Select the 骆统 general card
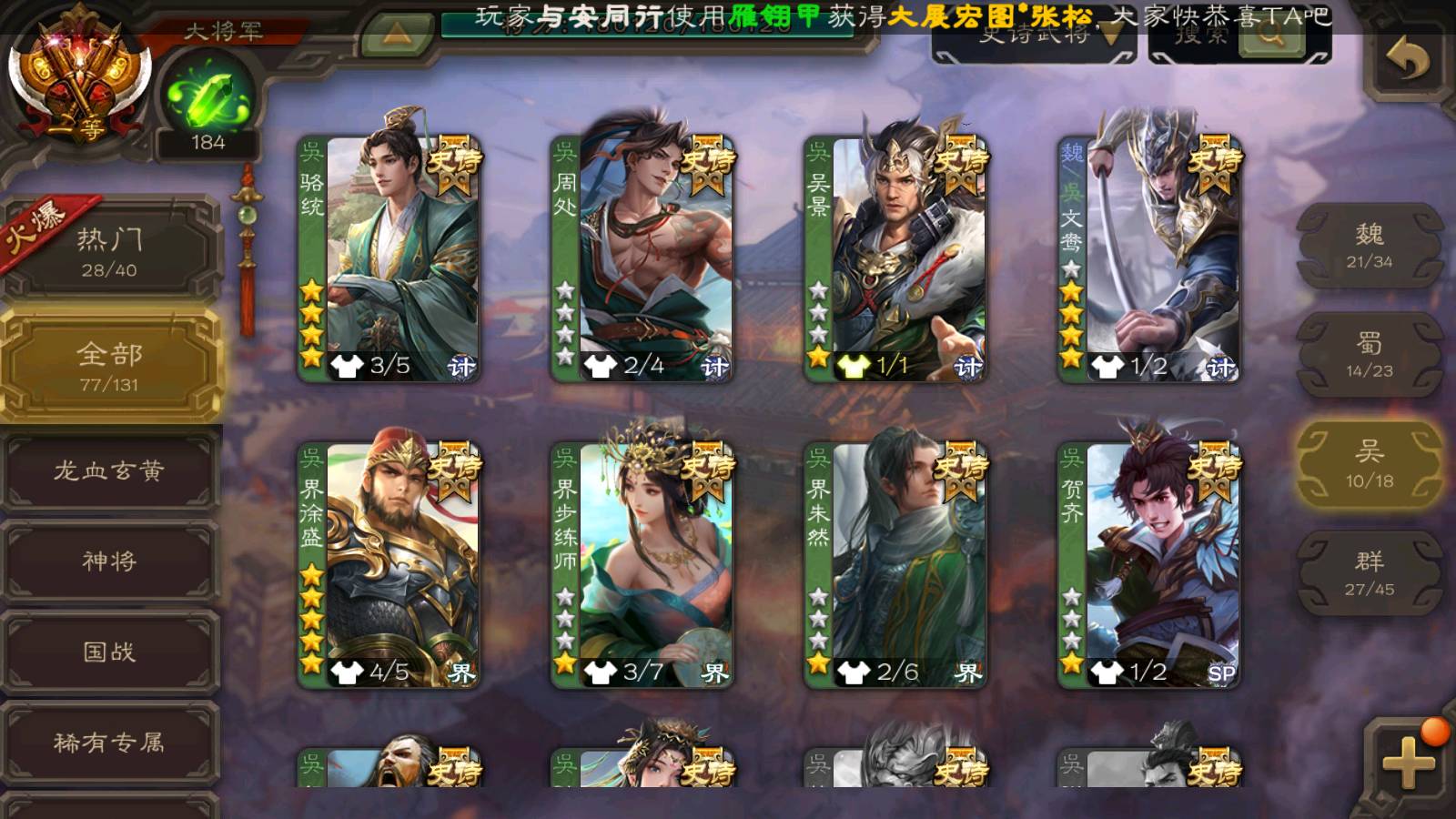This screenshot has width=1456, height=819. (x=389, y=258)
